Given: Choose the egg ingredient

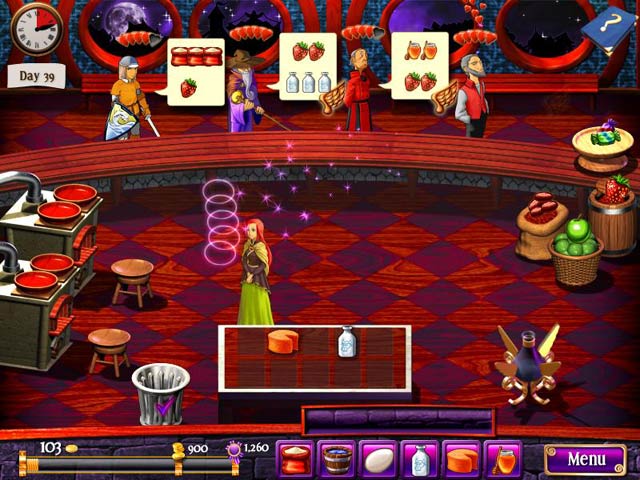Looking at the screenshot, I should click(x=379, y=459).
